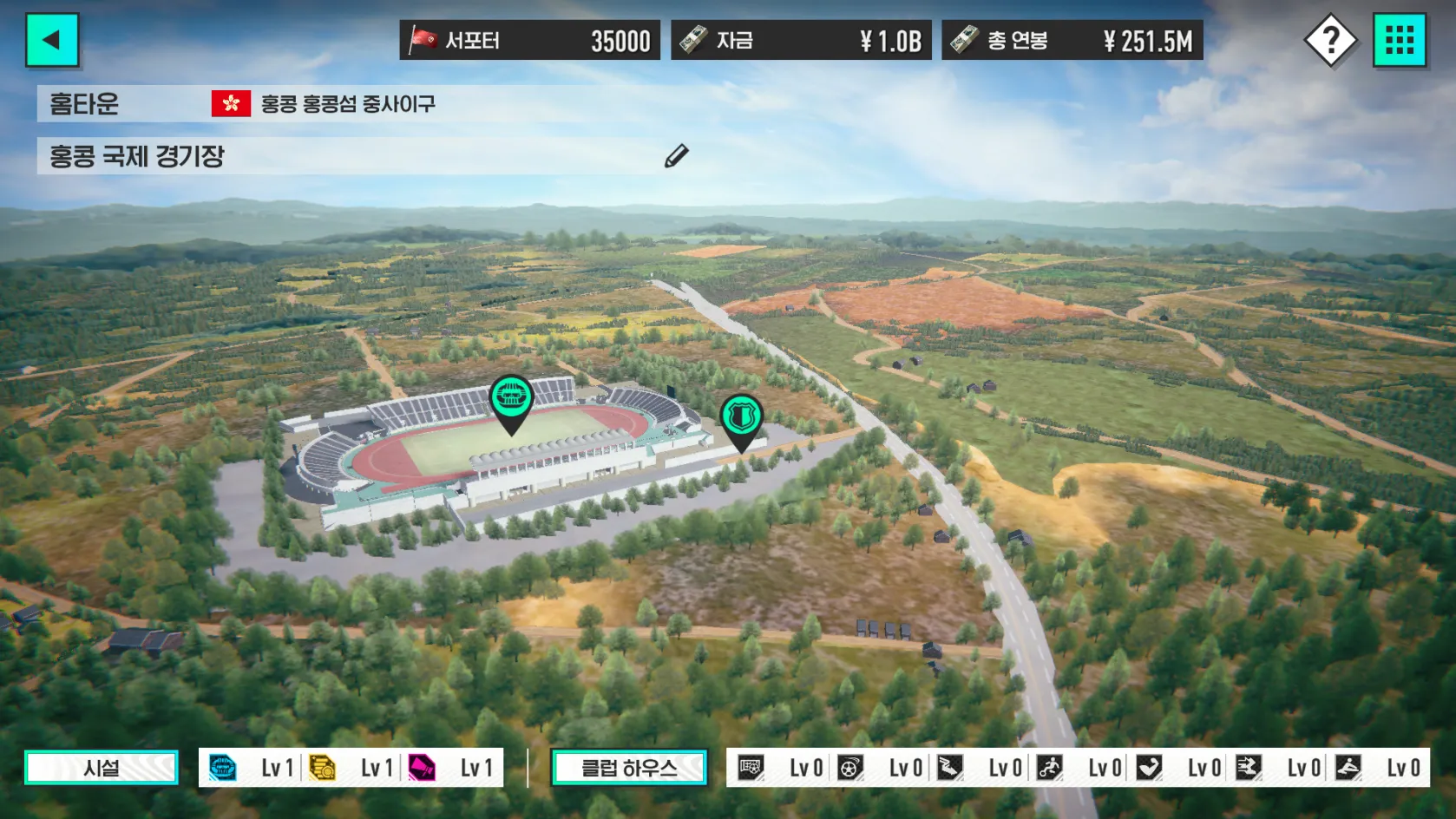
Task: Select the goal net training icon
Action: 751,768
